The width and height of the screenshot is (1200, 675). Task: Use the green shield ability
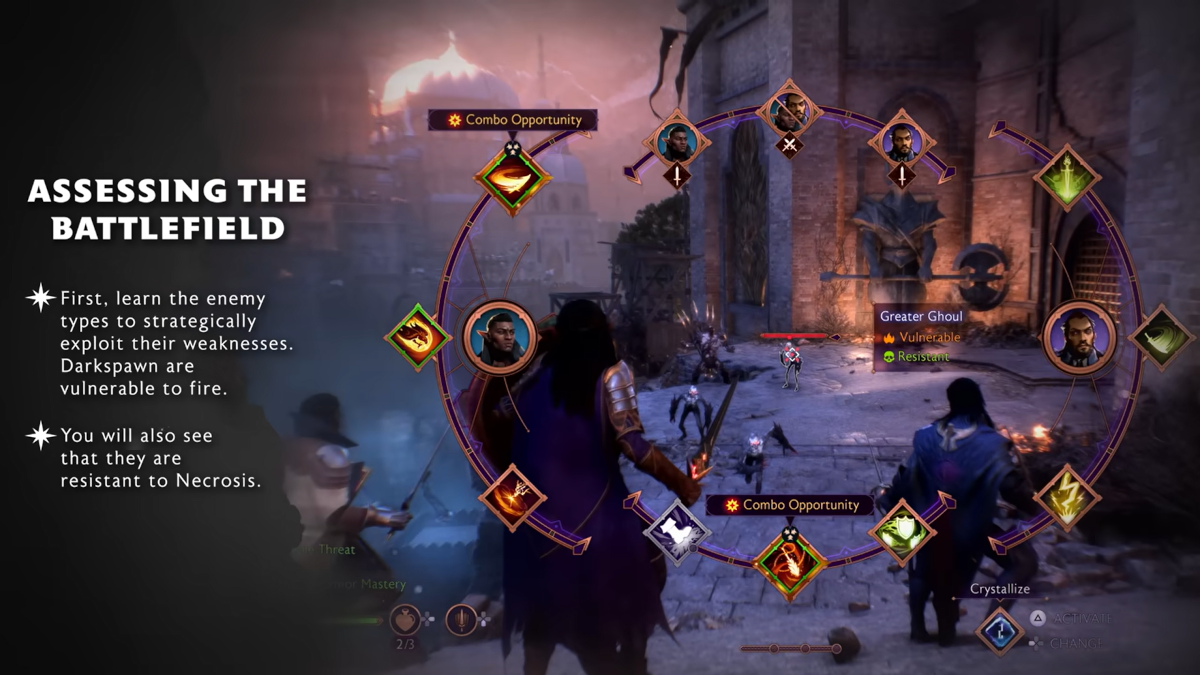[x=901, y=531]
